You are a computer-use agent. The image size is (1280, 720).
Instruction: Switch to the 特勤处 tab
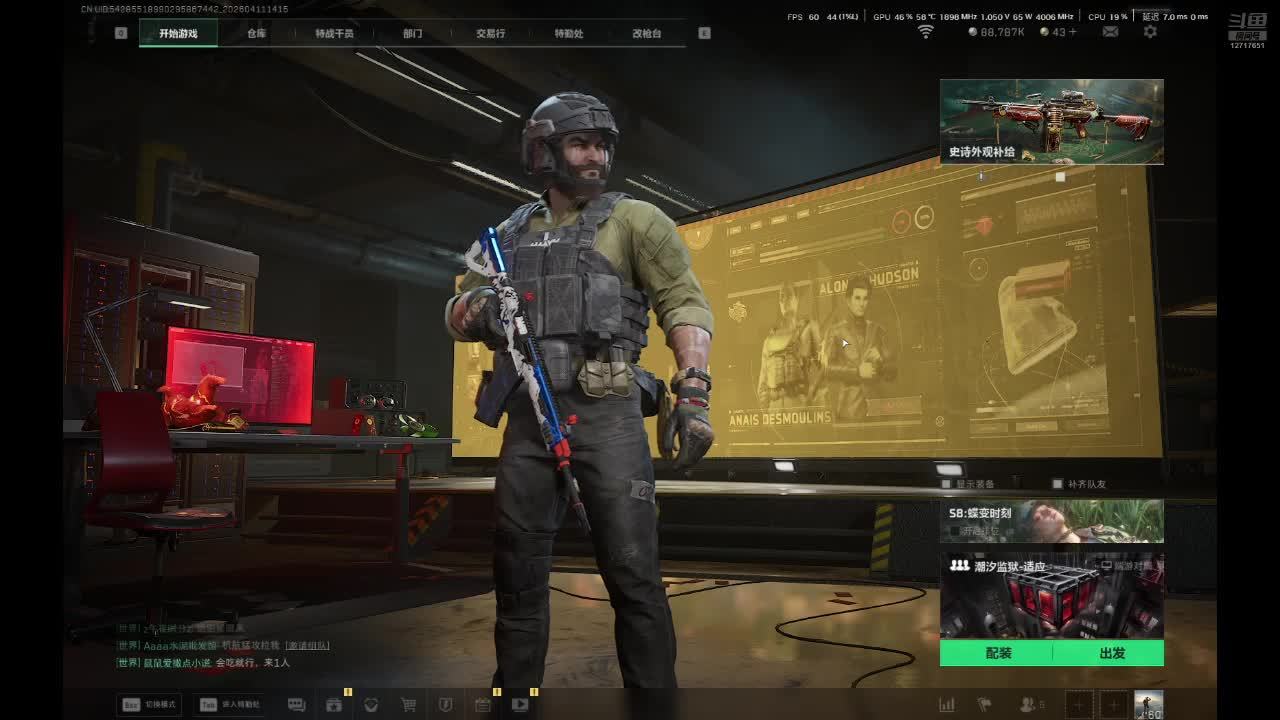pos(569,33)
